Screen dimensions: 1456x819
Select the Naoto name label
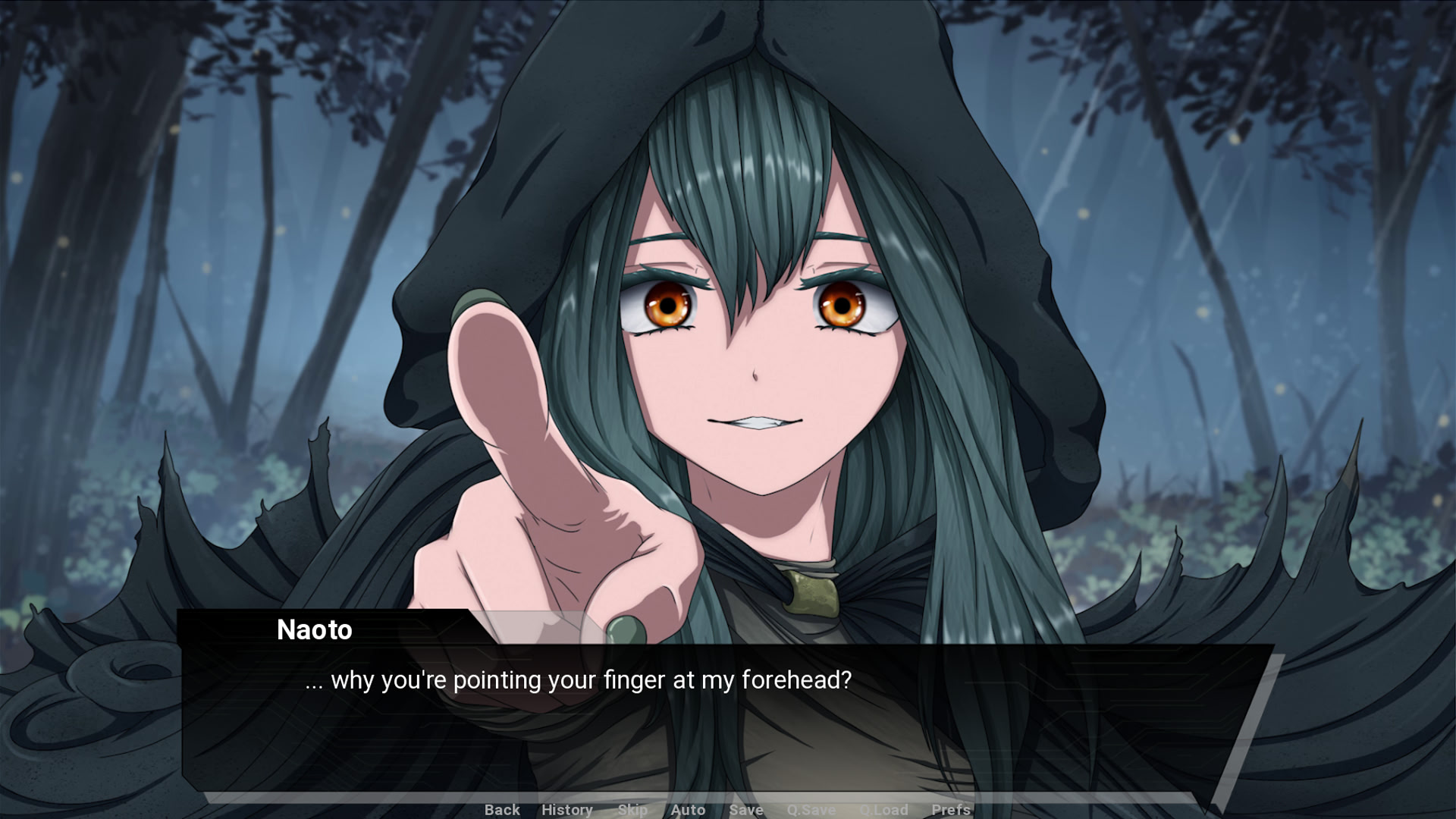314,630
